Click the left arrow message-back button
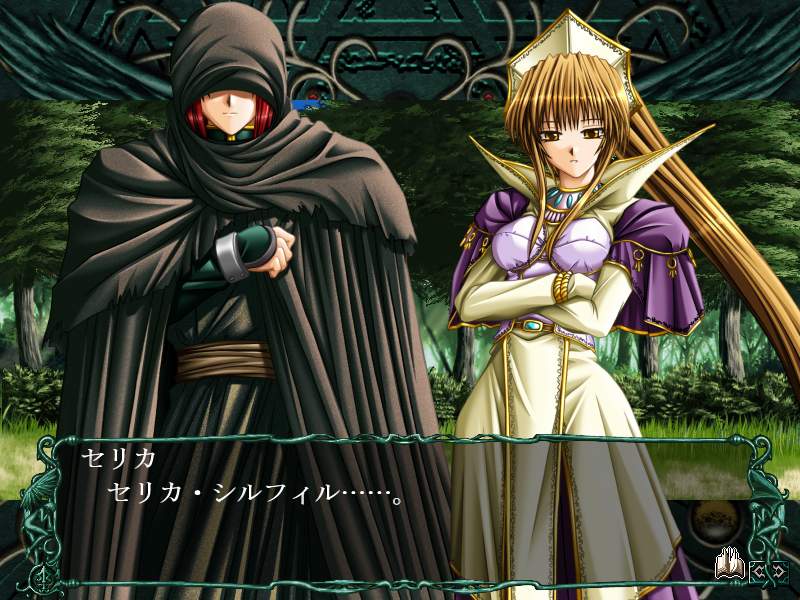Viewport: 800px width, 600px height. [757, 571]
